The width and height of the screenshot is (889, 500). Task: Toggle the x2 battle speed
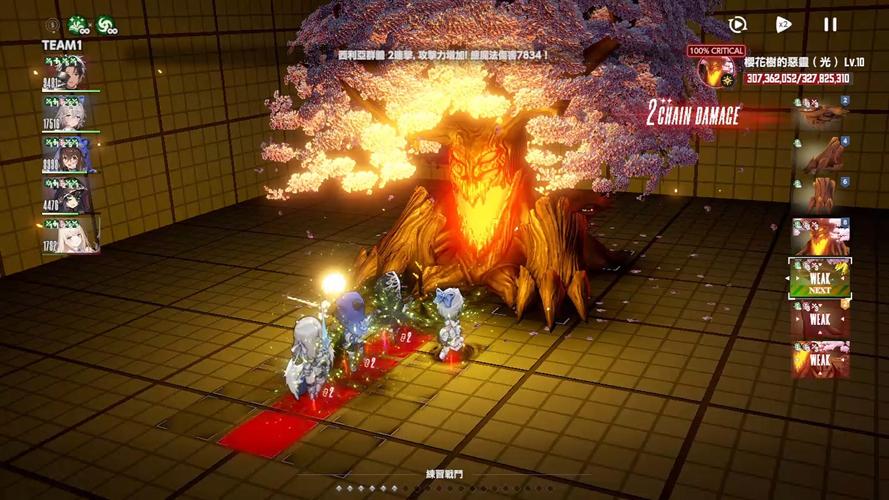[x=784, y=25]
